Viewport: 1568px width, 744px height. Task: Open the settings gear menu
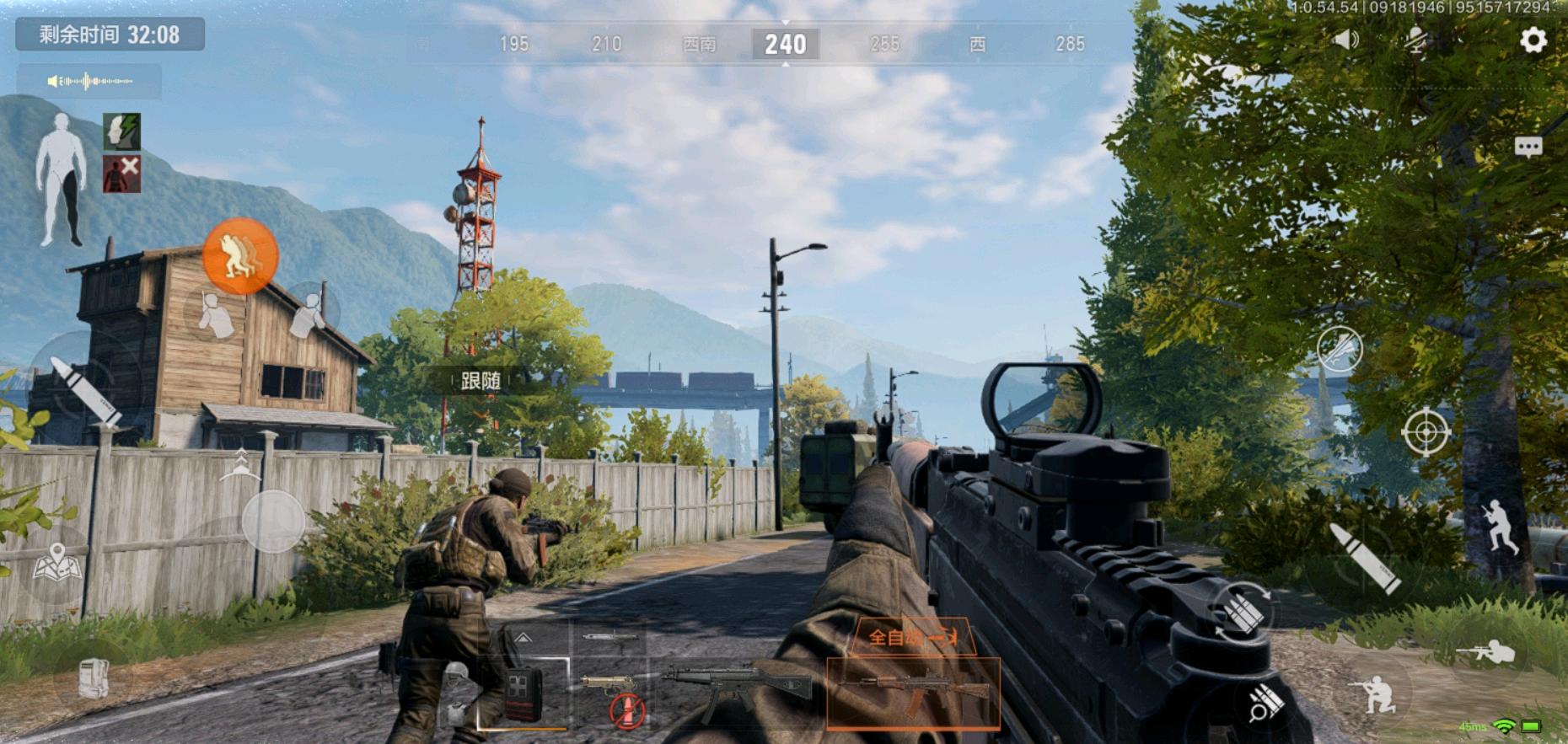(x=1533, y=40)
